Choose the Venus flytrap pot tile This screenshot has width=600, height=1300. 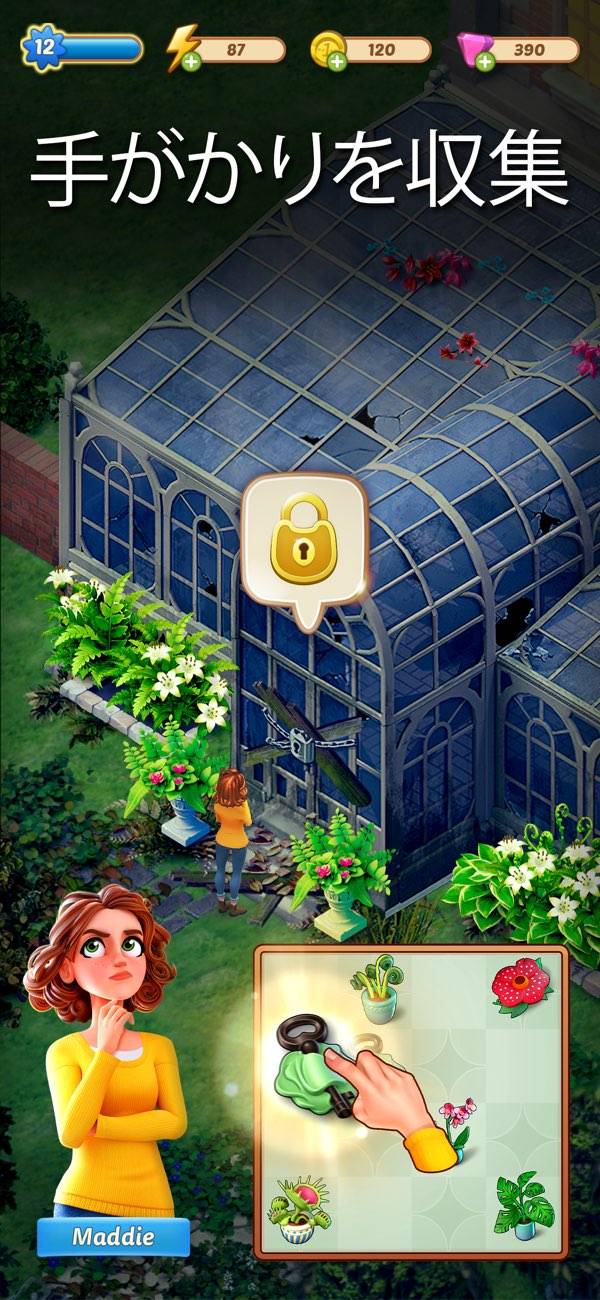(298, 1208)
